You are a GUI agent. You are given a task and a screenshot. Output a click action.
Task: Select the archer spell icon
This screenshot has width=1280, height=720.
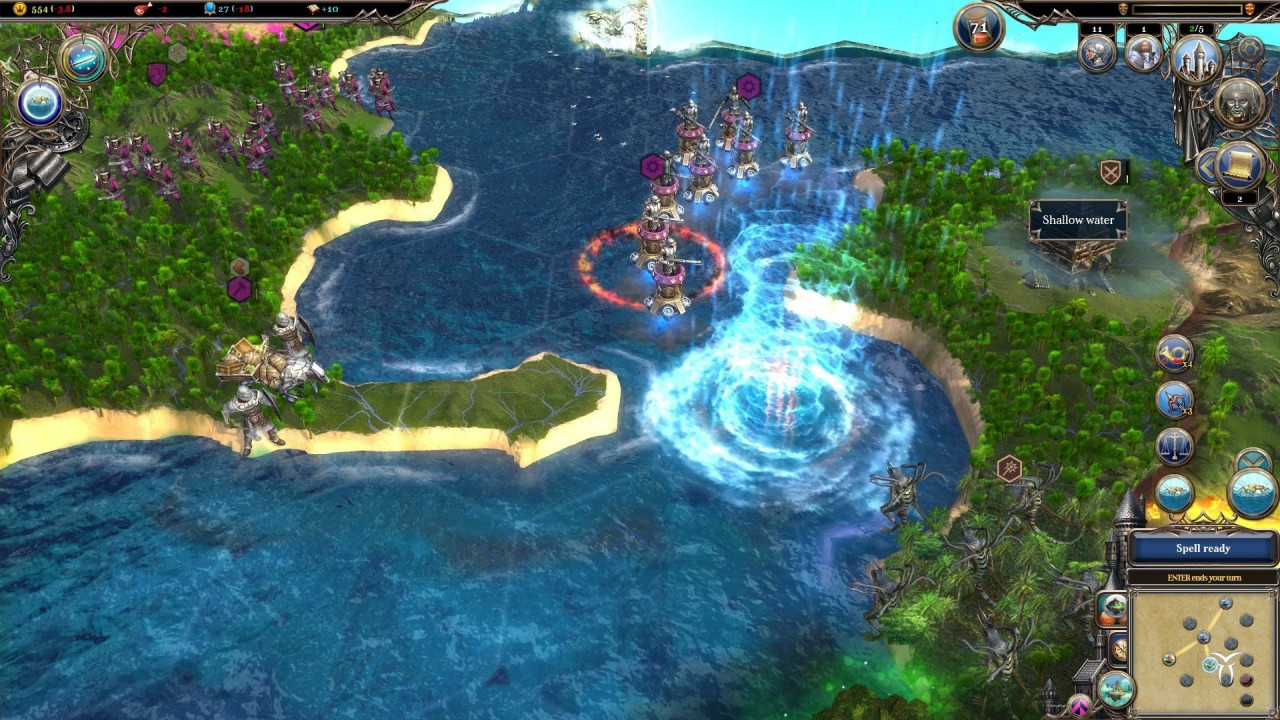(x=1174, y=400)
